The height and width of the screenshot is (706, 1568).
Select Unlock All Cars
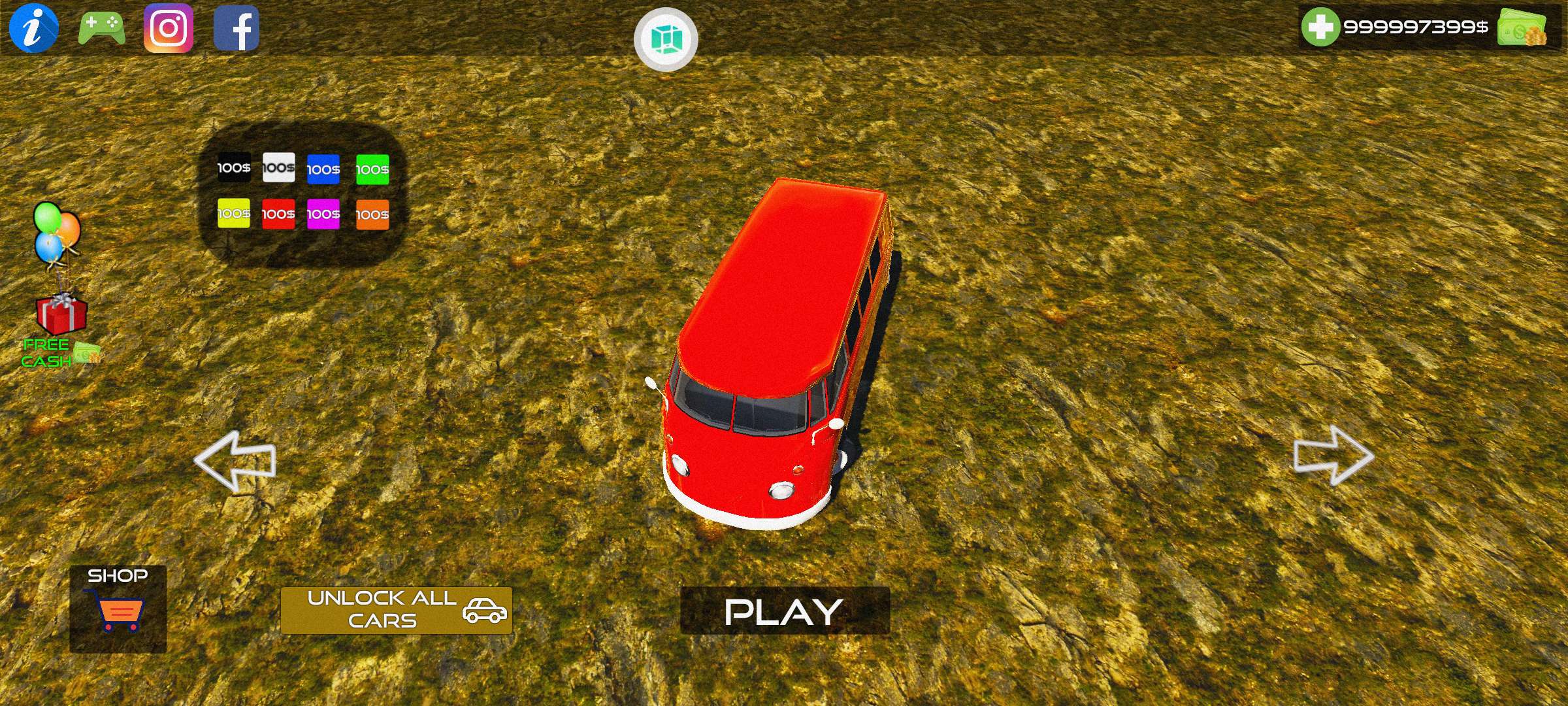point(396,610)
